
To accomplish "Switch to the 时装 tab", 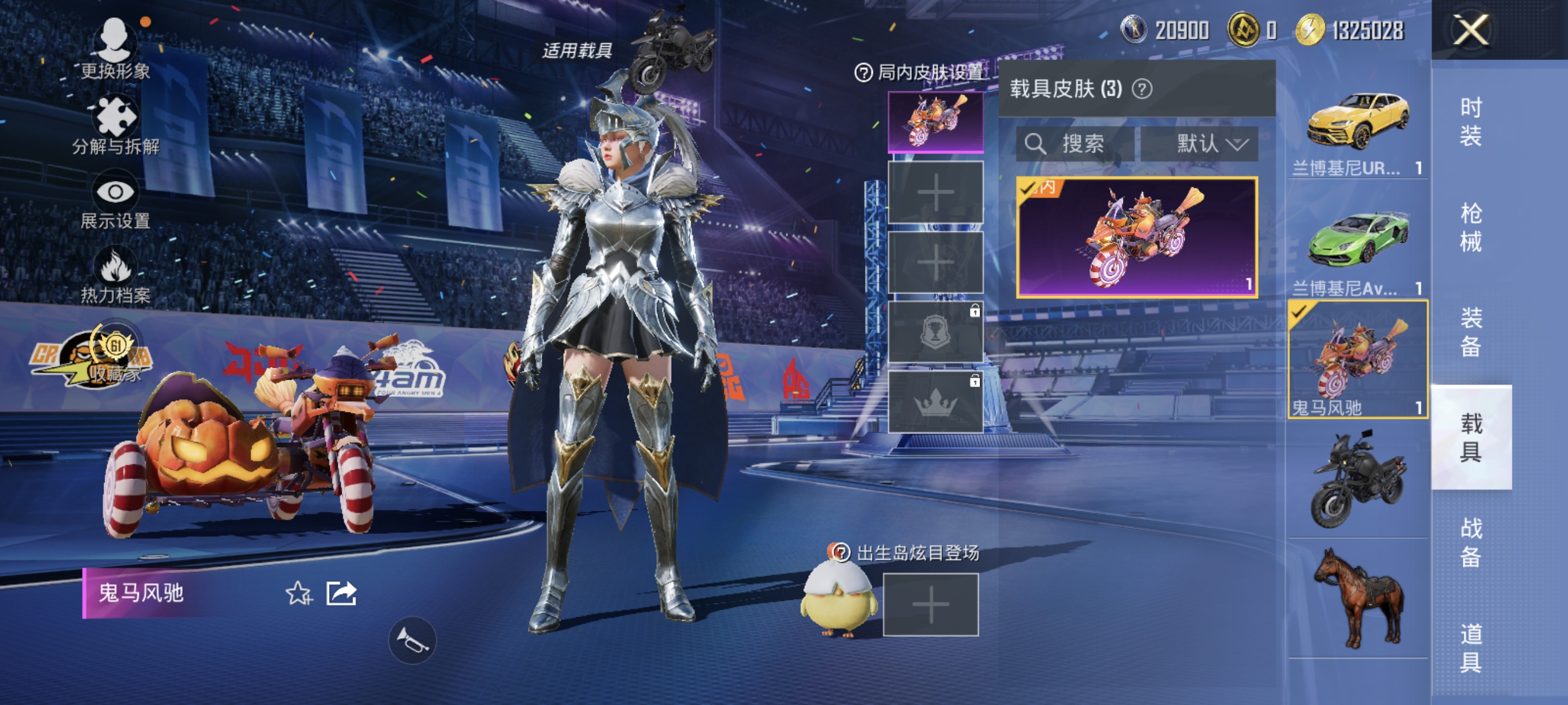I will tap(1471, 122).
